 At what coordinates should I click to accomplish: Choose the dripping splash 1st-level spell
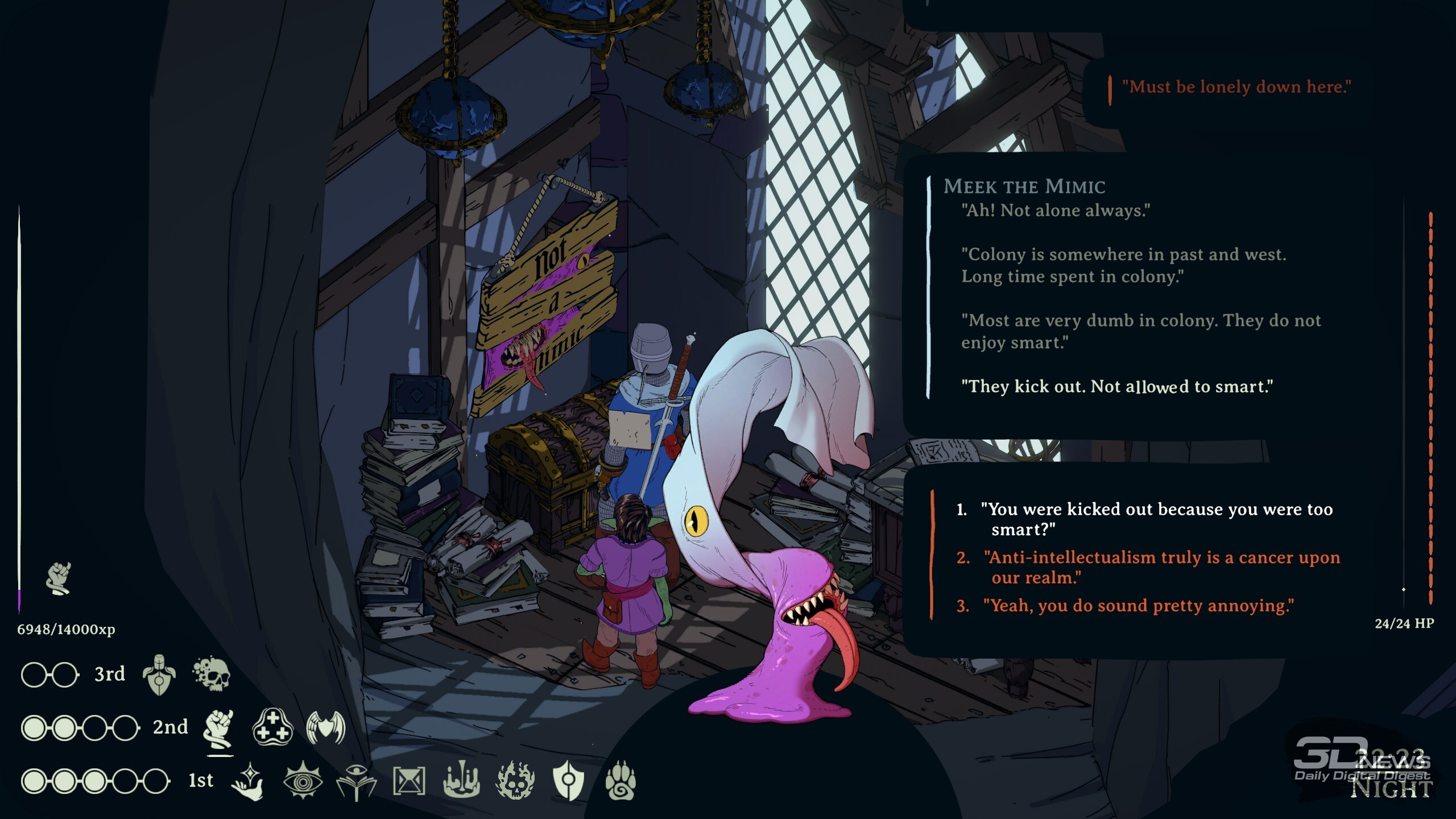click(461, 780)
